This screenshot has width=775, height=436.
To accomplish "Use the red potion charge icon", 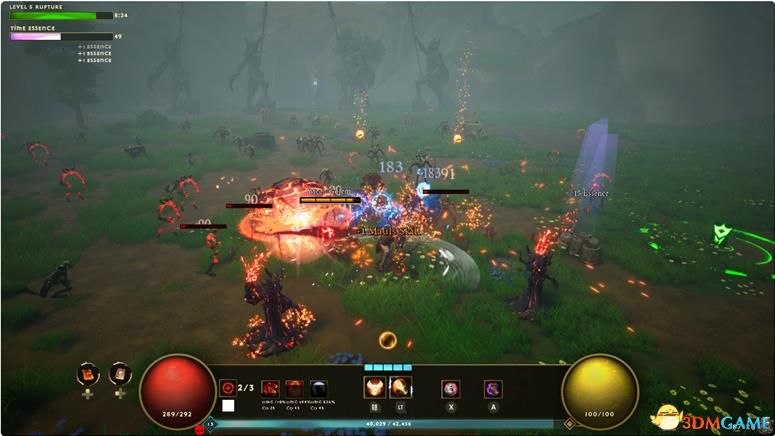I will (227, 386).
